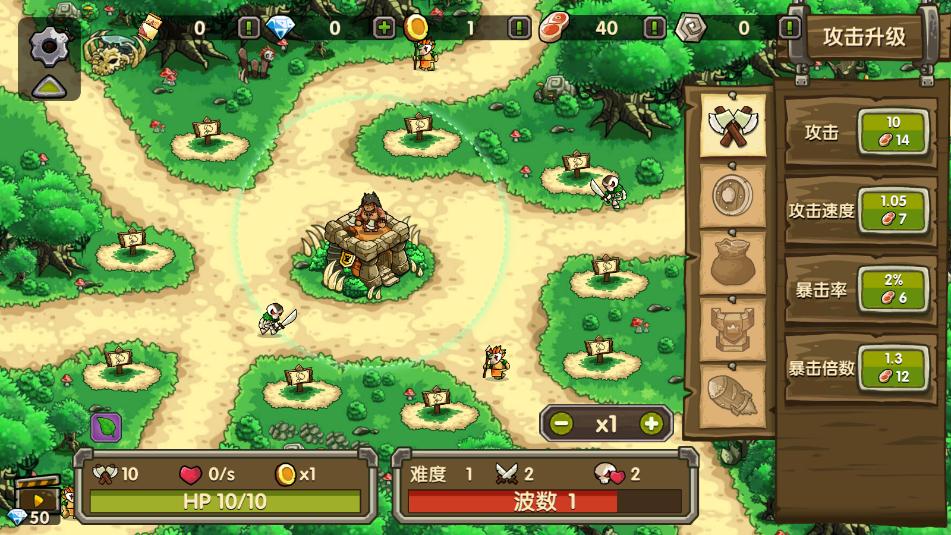Show info for the meat resource
The height and width of the screenshot is (535, 951).
tap(654, 28)
